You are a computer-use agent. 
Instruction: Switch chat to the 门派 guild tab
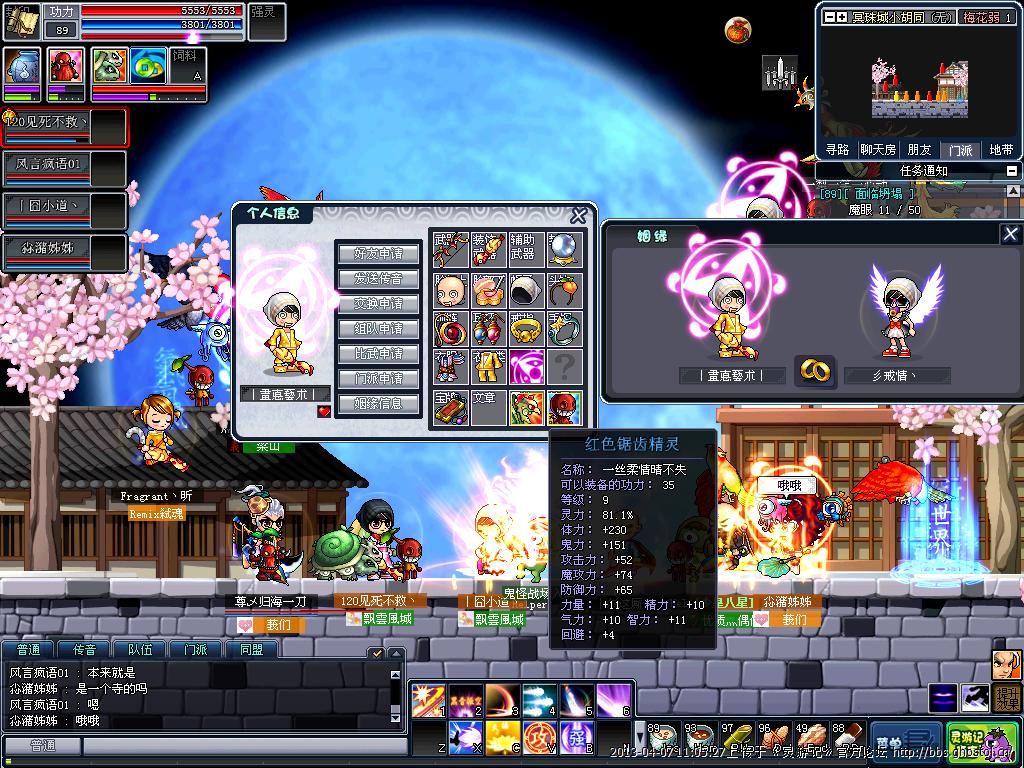195,649
